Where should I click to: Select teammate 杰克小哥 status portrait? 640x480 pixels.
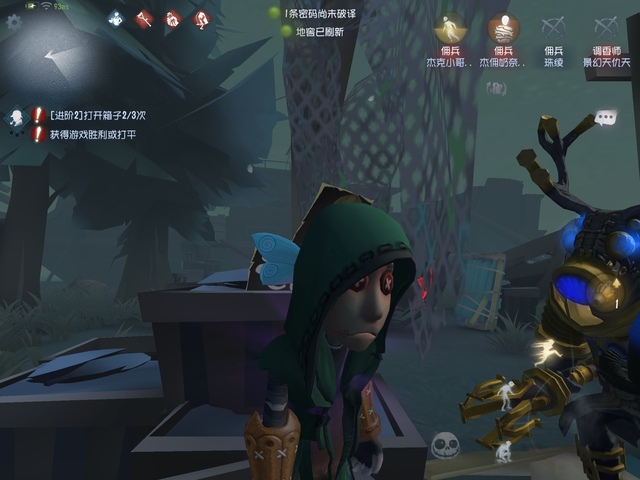450,28
